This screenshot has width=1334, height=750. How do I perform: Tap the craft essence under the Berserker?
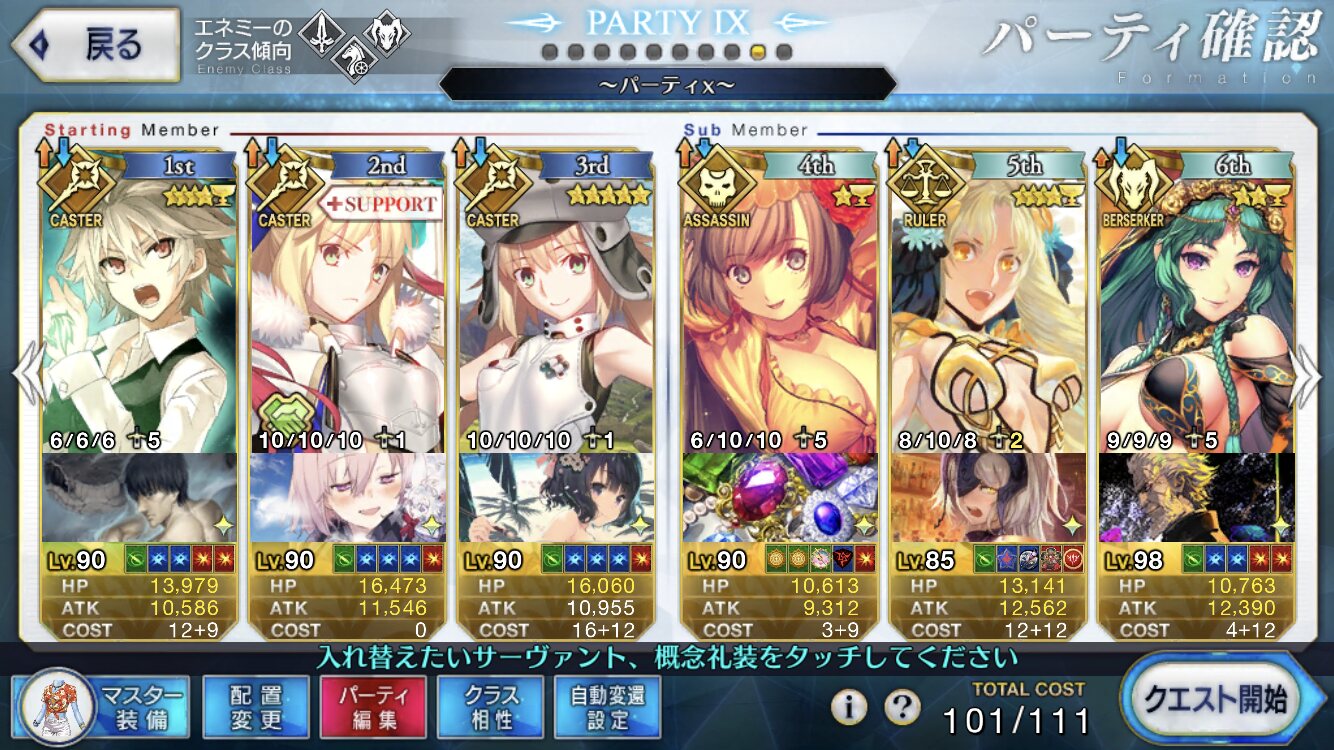click(1195, 497)
